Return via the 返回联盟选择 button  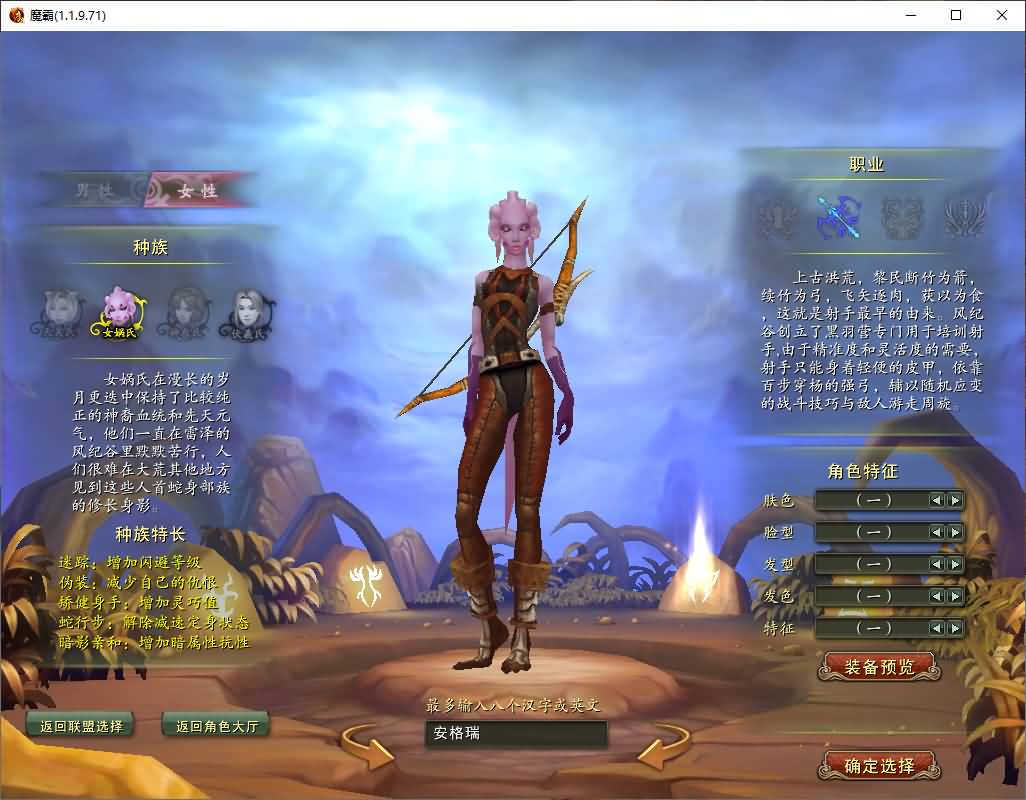(x=81, y=726)
